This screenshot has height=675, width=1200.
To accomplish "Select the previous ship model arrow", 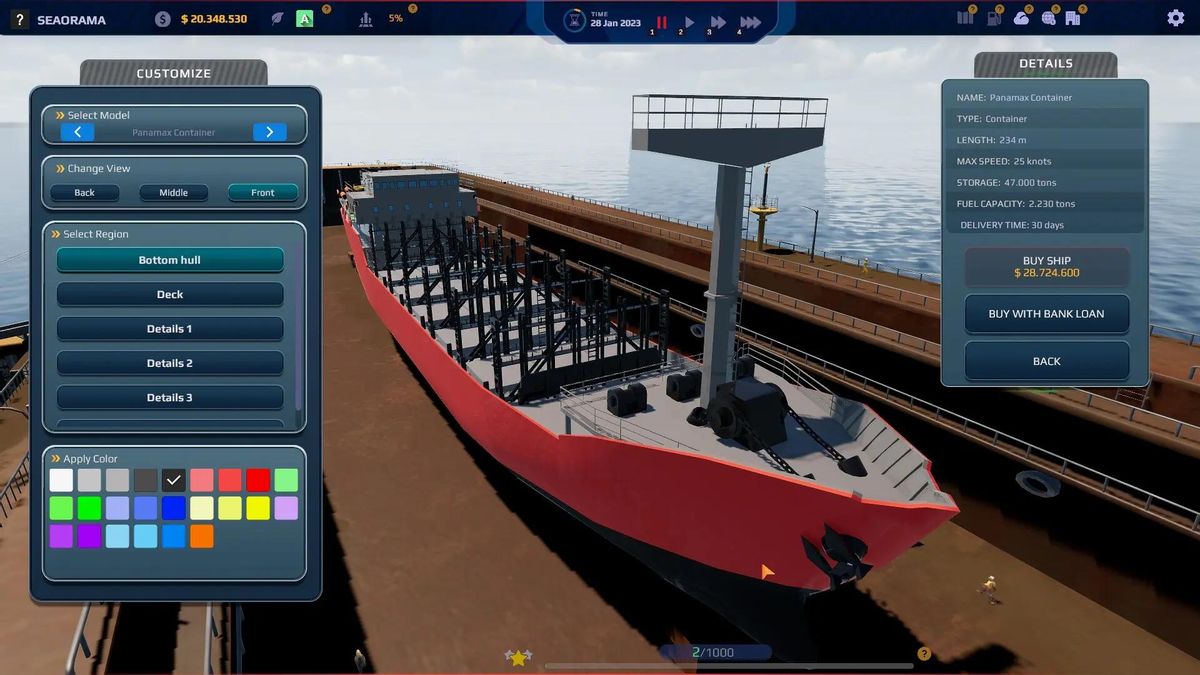I will pyautogui.click(x=78, y=132).
